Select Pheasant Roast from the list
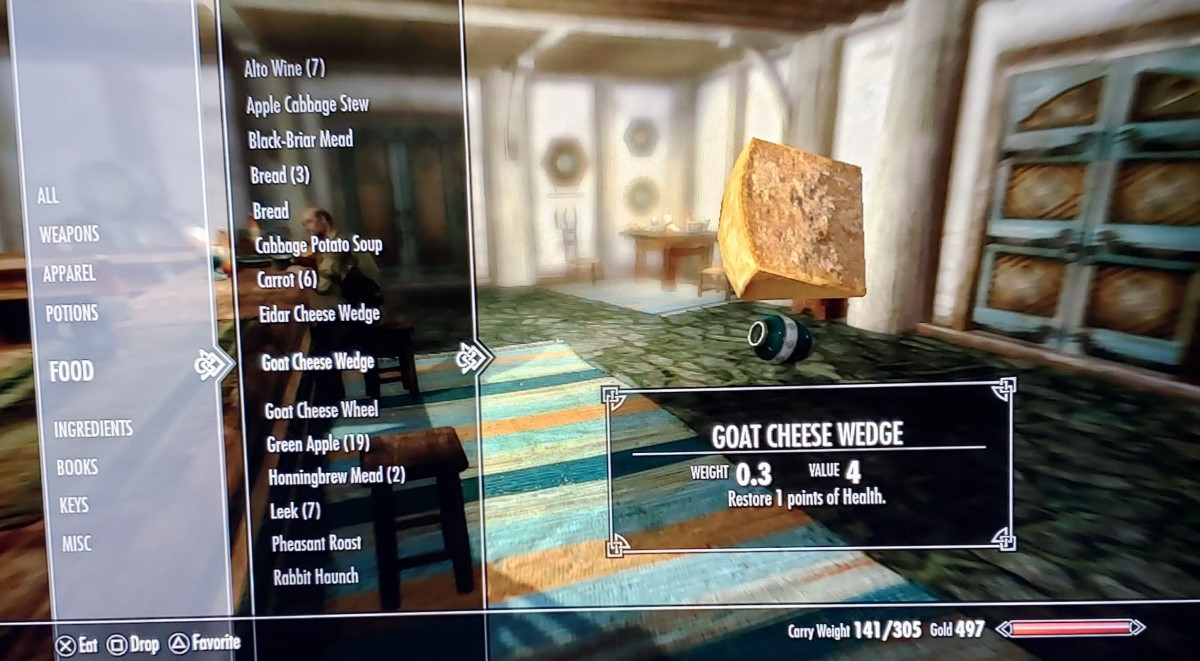 tap(316, 543)
